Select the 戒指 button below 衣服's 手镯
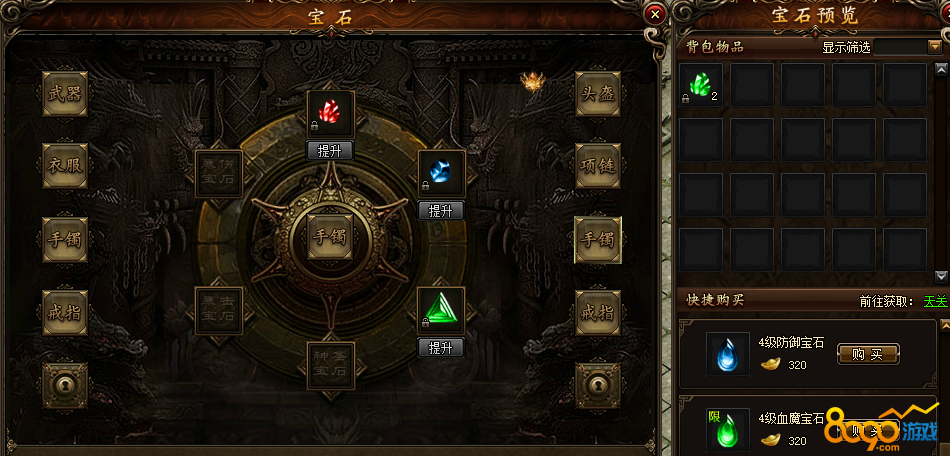950x456 pixels. pyautogui.click(x=65, y=313)
